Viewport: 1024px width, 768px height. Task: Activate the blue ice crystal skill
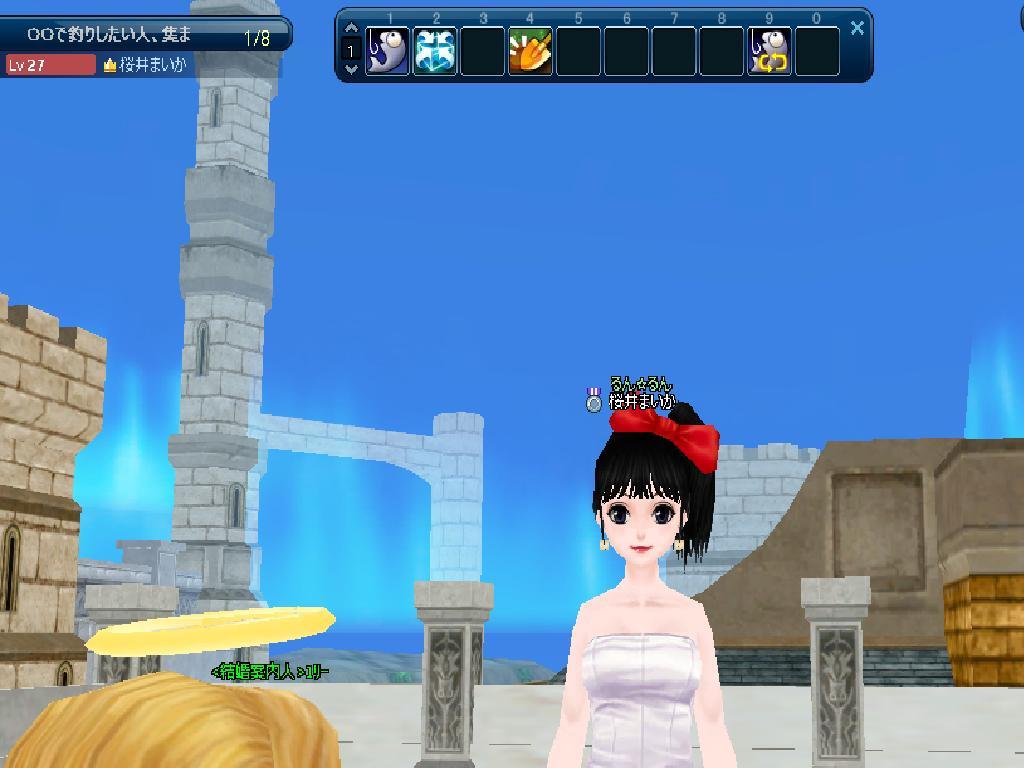[x=435, y=51]
